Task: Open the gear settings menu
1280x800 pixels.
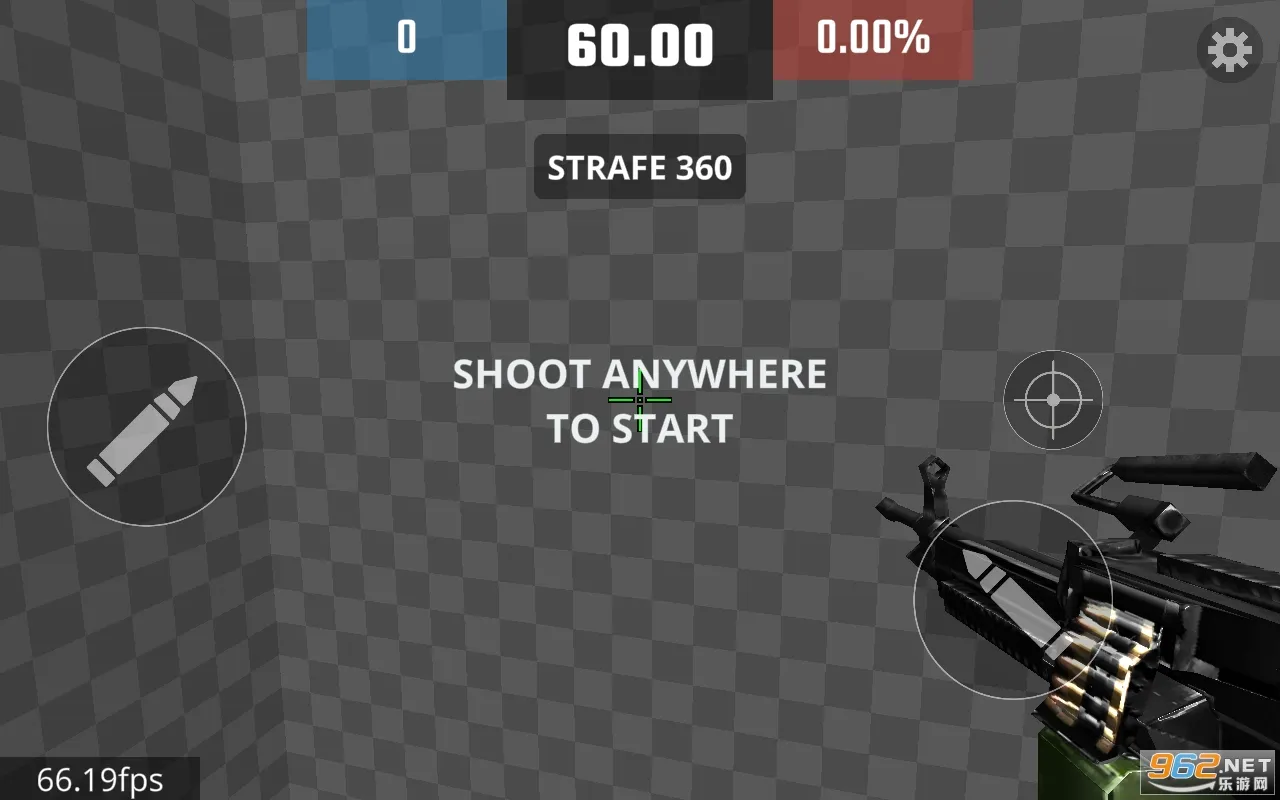Action: [x=1229, y=49]
